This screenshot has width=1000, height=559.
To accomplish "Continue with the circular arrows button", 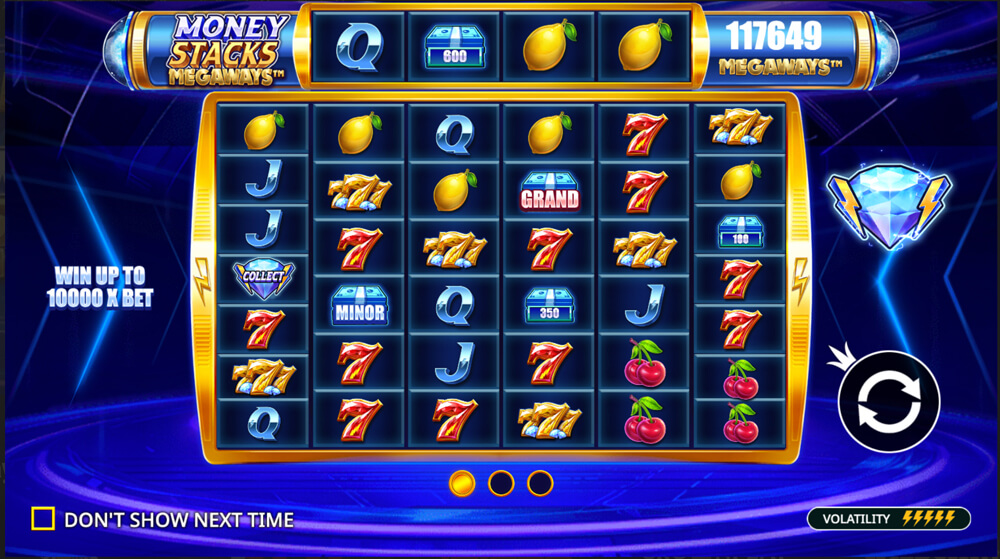I will pyautogui.click(x=888, y=401).
